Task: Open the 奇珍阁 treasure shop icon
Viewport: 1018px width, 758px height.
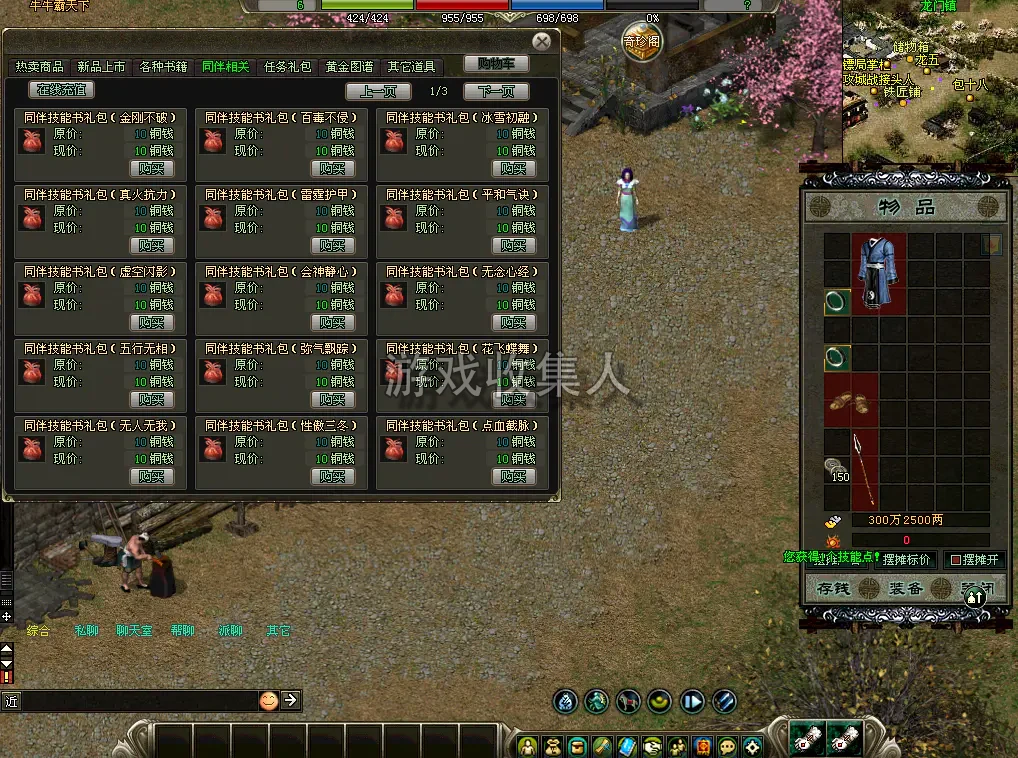Action: click(641, 43)
